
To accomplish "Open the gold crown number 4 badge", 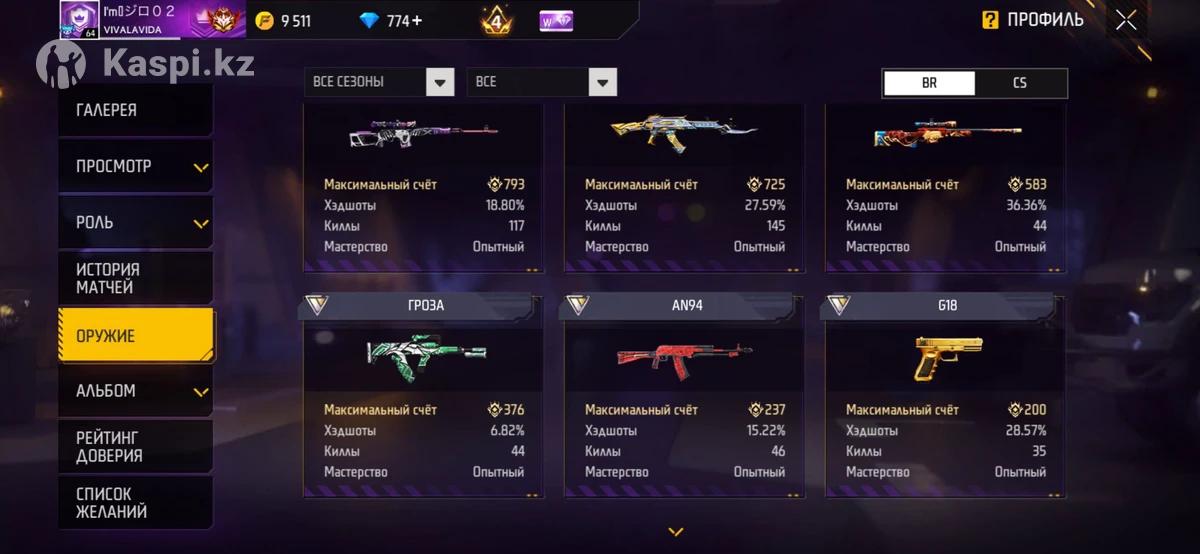I will tap(497, 20).
